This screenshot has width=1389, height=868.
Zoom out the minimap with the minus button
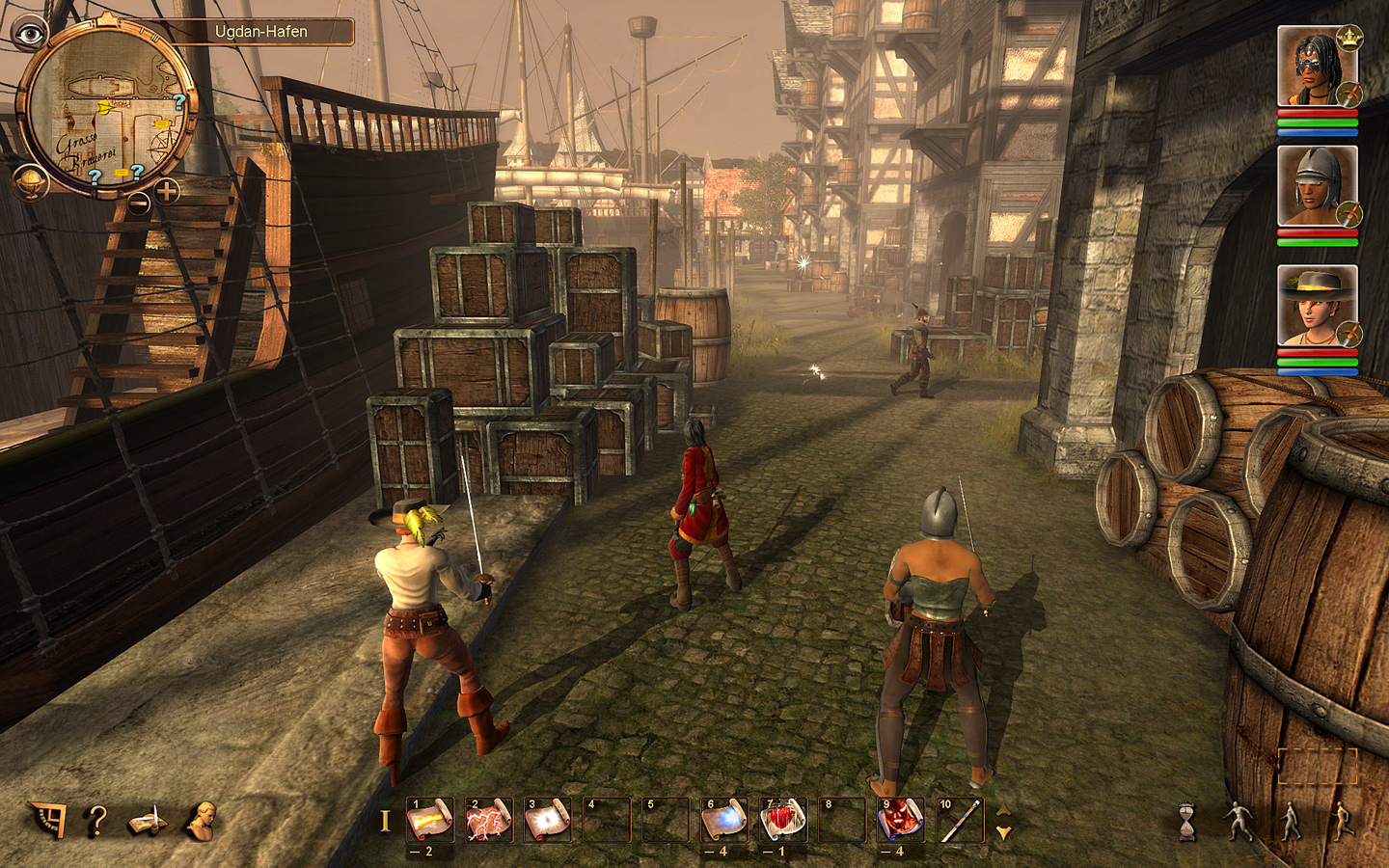(x=140, y=203)
